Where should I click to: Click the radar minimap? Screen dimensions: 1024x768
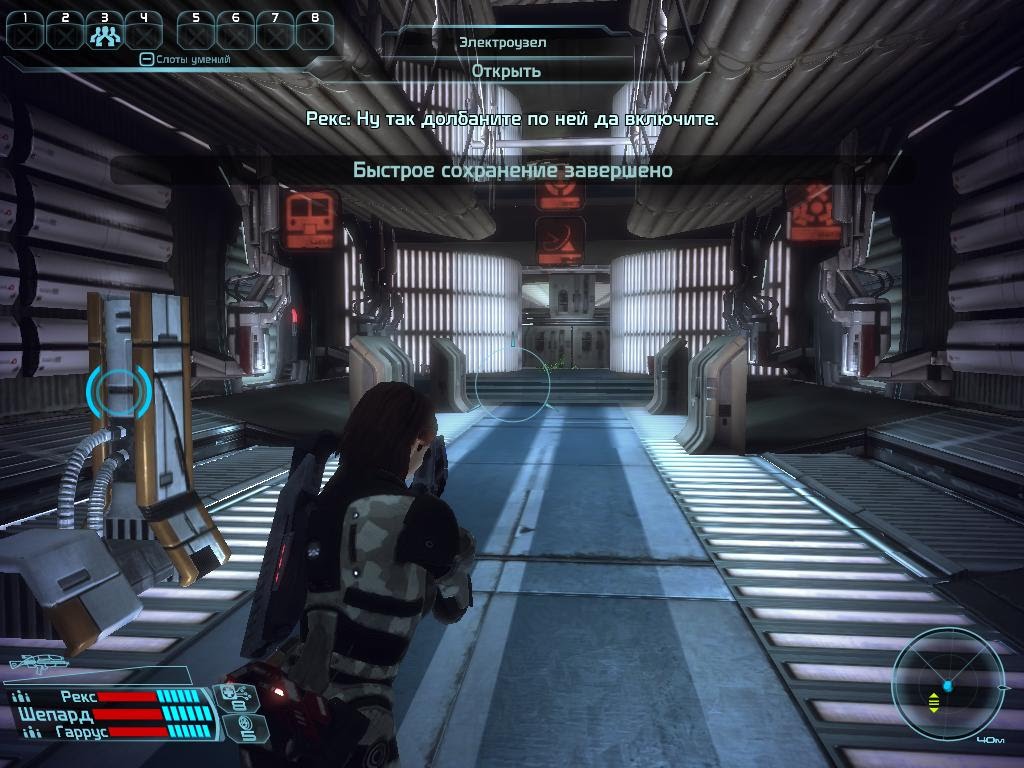(x=947, y=687)
